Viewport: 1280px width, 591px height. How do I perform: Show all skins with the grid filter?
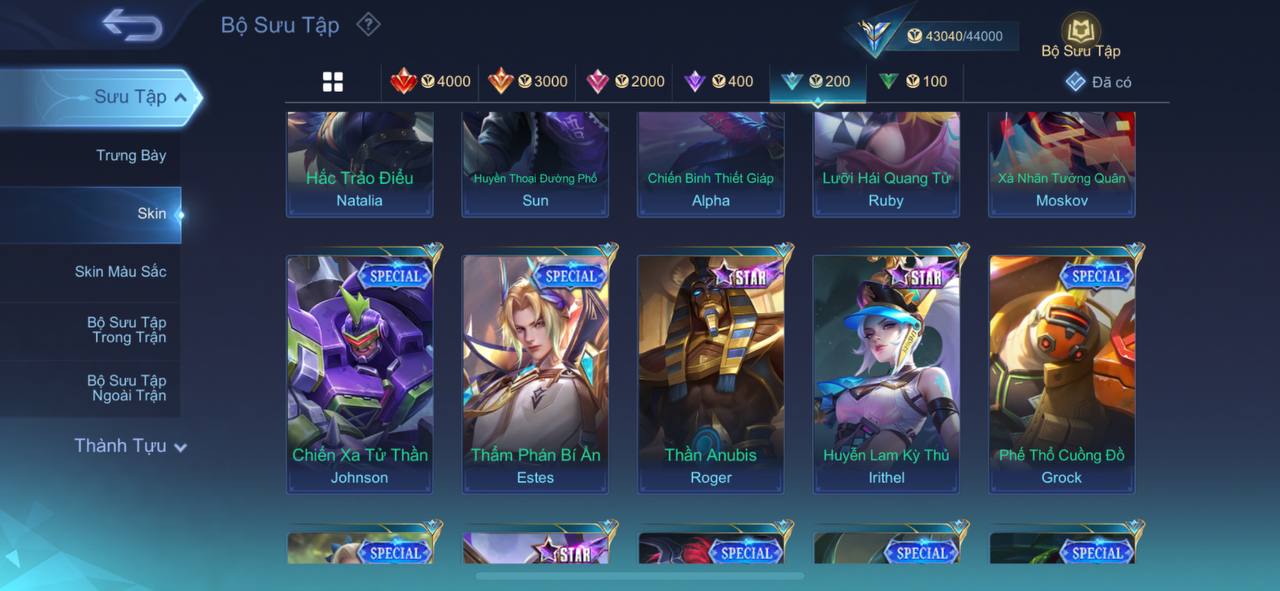tap(333, 82)
